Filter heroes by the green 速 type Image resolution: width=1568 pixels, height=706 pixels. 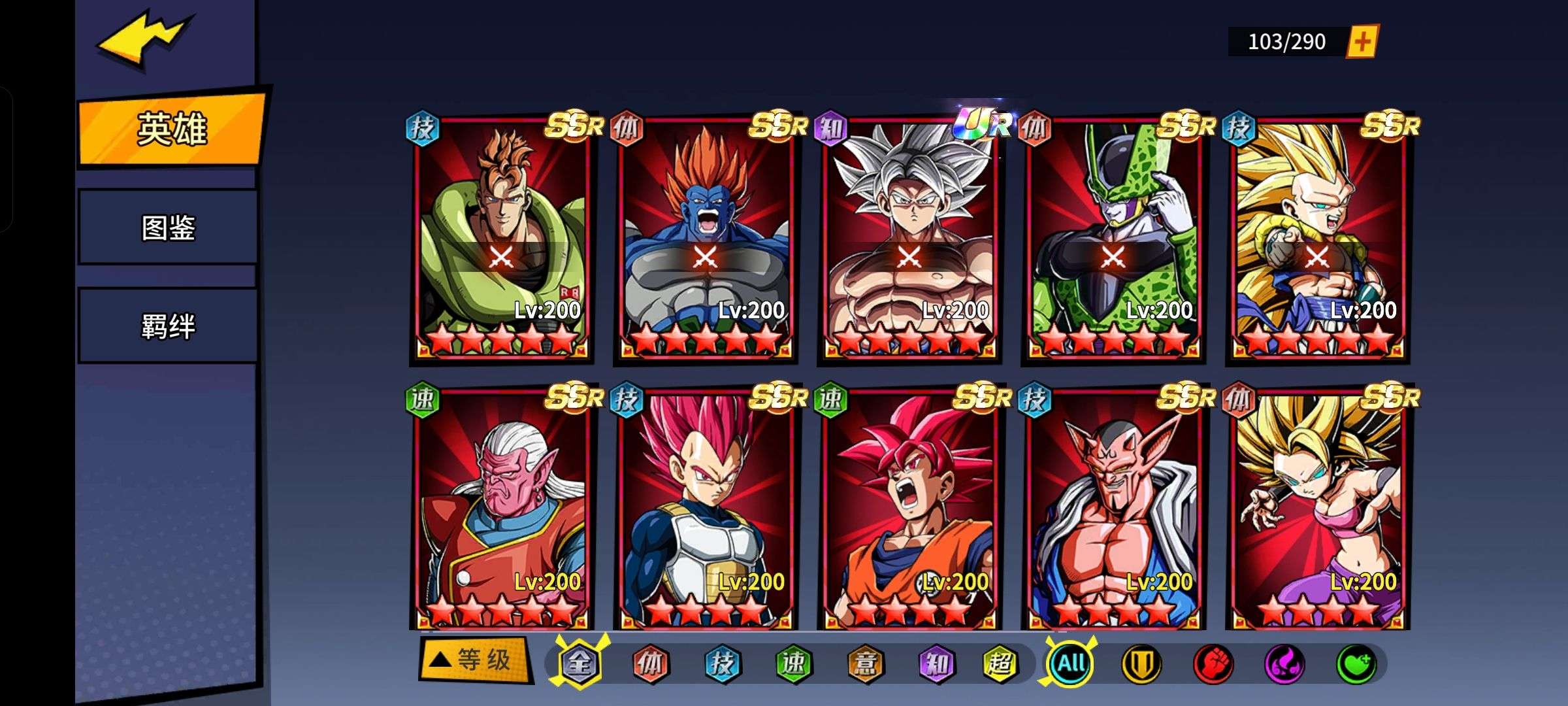(x=793, y=664)
